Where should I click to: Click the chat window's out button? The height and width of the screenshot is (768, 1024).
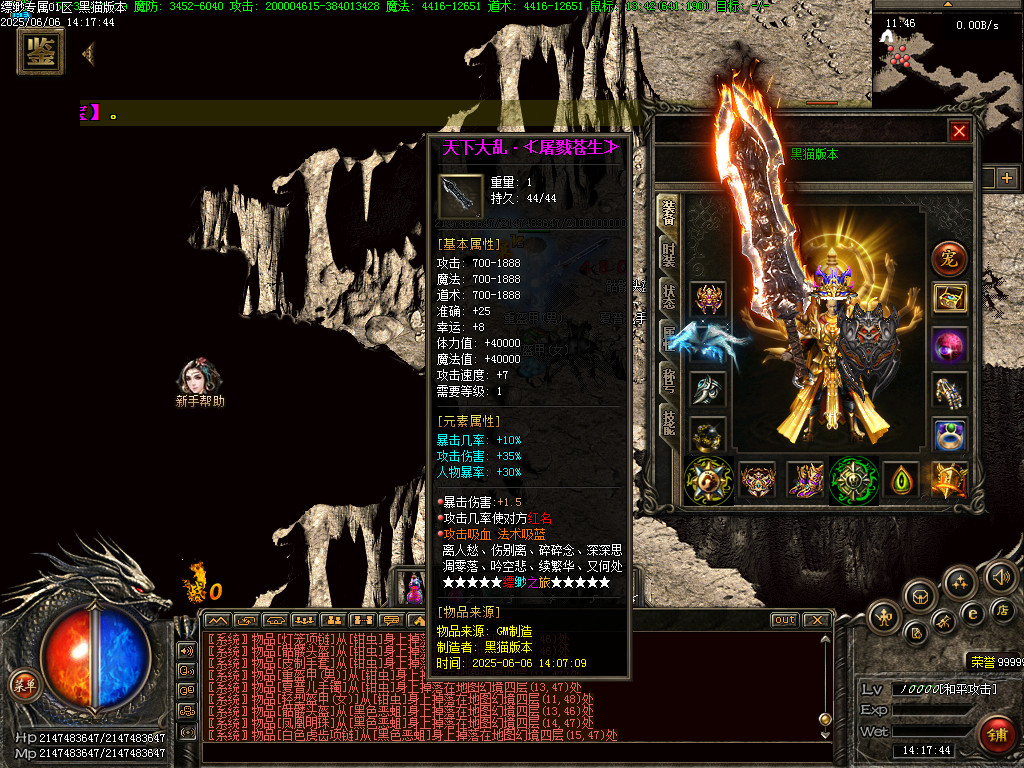(785, 620)
